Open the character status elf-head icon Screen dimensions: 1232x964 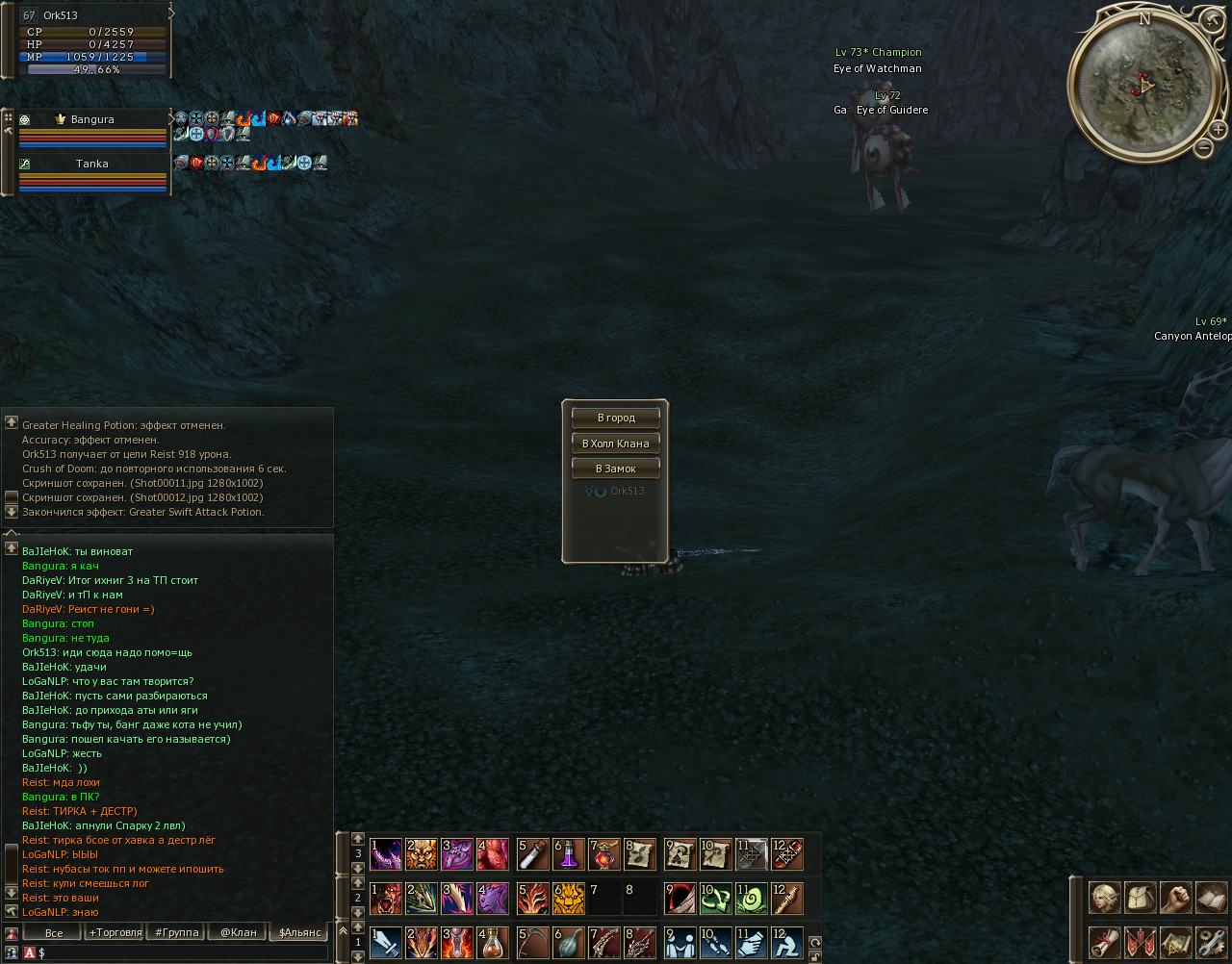point(1104,898)
